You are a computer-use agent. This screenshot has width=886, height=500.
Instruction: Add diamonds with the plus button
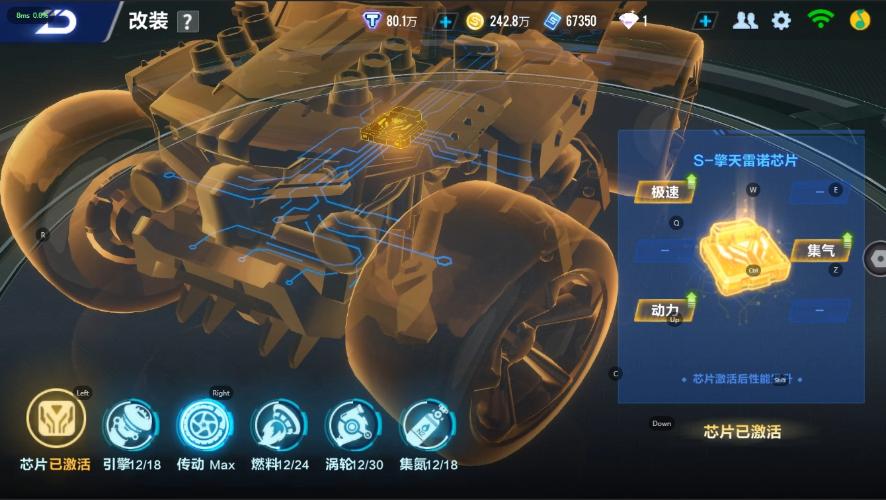(x=706, y=21)
